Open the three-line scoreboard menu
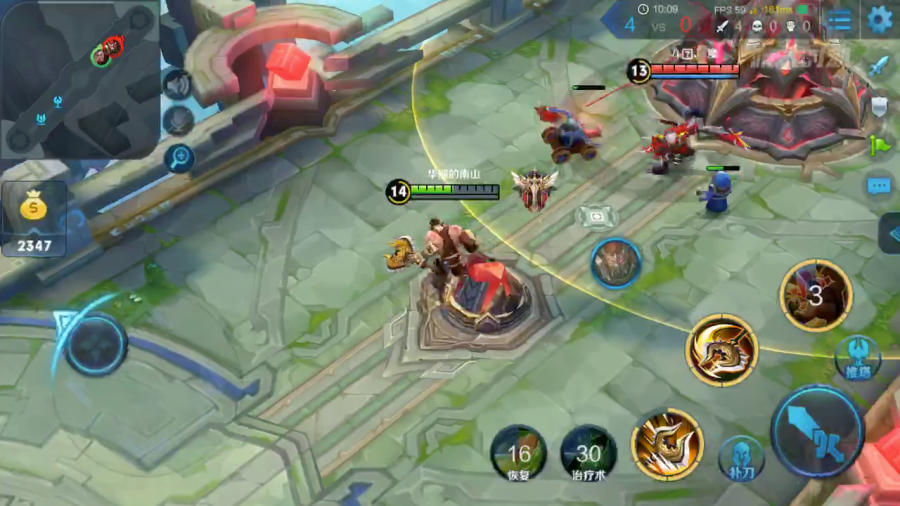This screenshot has height=506, width=900. point(841,19)
